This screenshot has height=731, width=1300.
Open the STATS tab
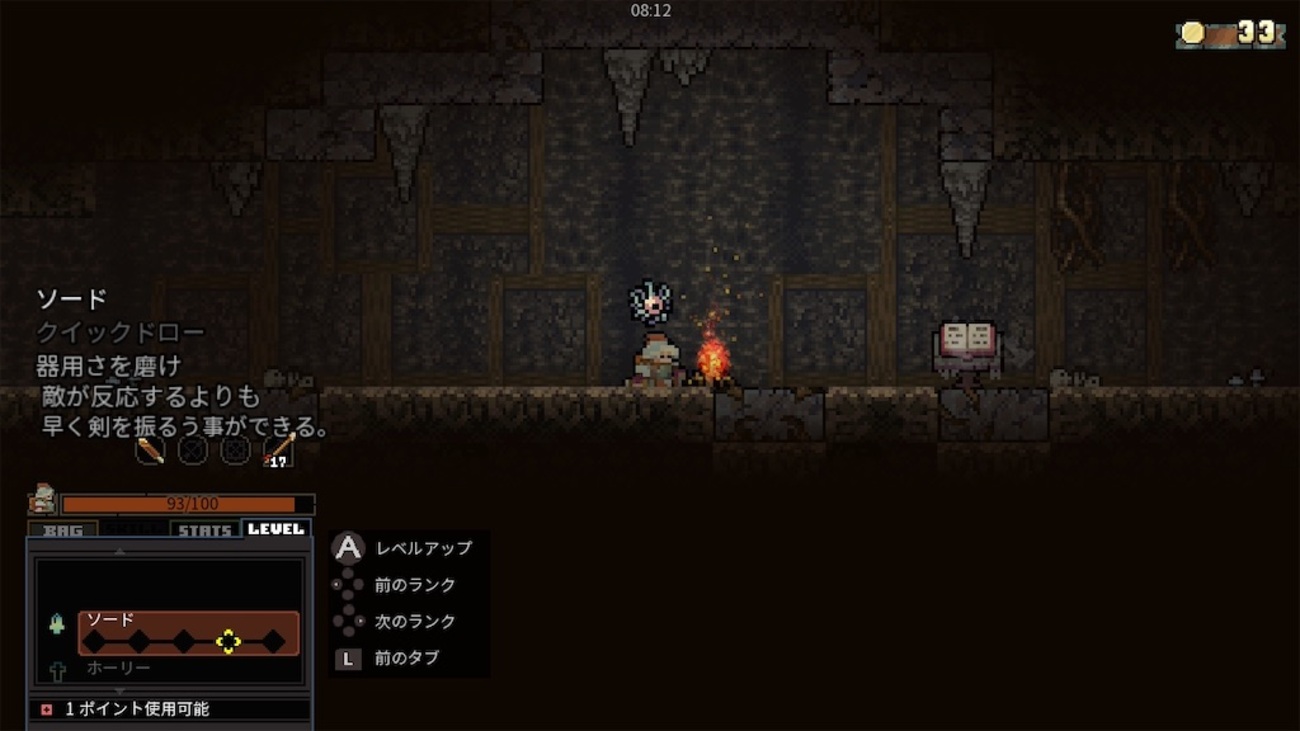click(x=205, y=530)
